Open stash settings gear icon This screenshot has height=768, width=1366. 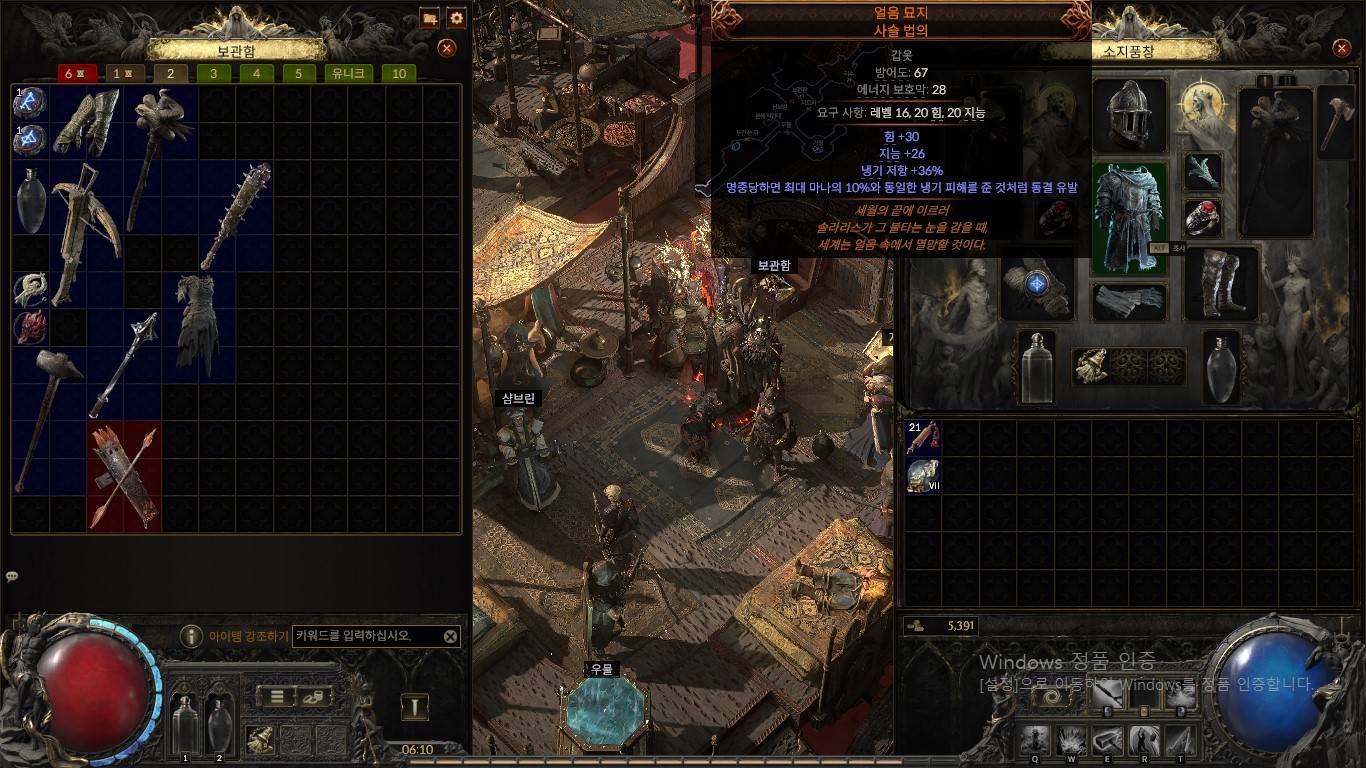(456, 18)
